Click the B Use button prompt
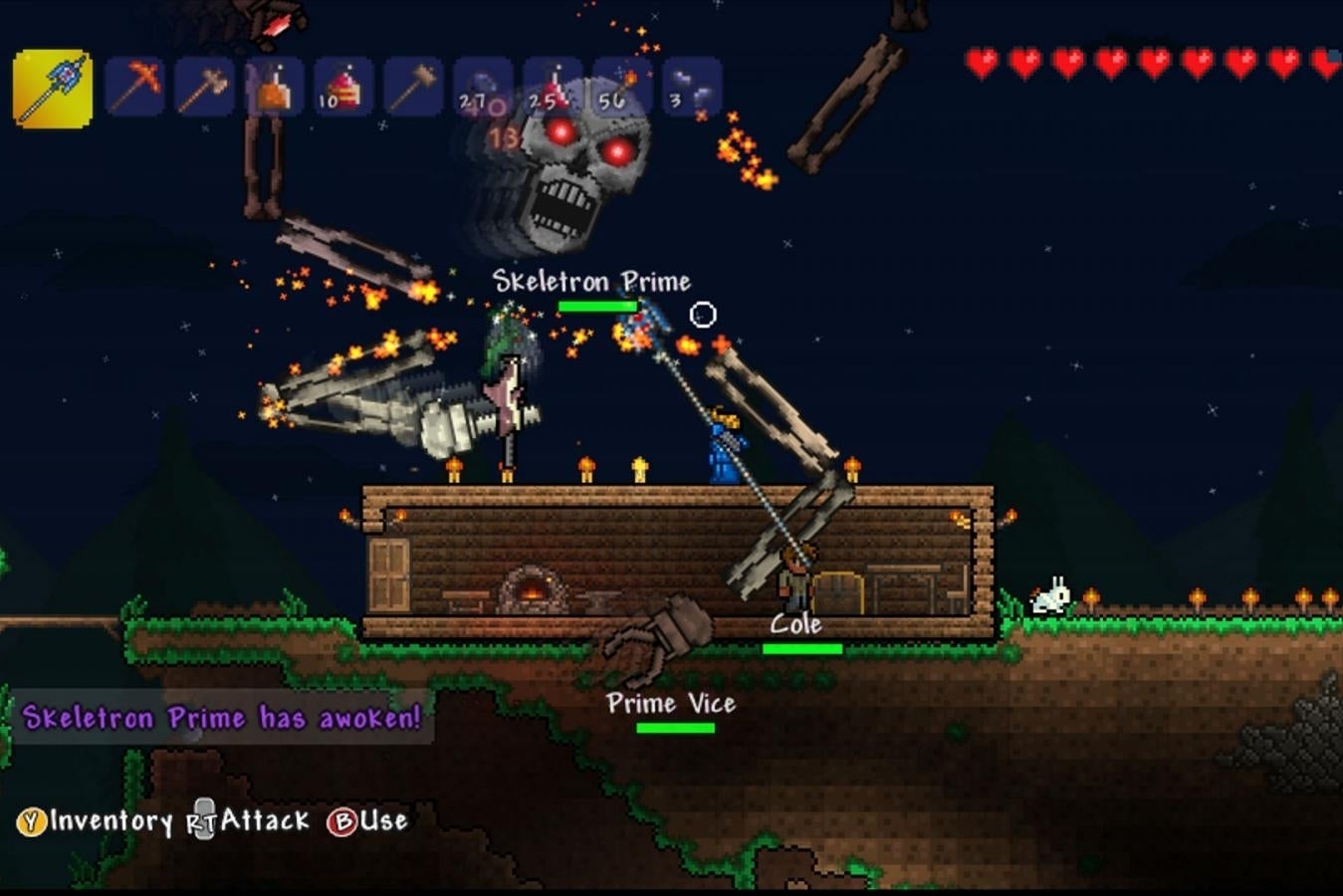 pyautogui.click(x=368, y=822)
